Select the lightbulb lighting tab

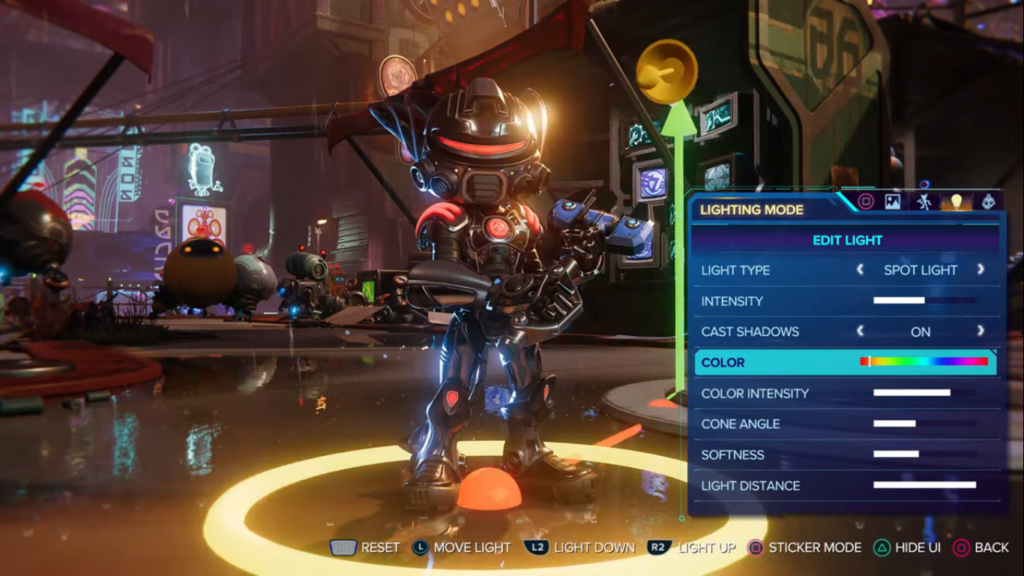[x=955, y=201]
